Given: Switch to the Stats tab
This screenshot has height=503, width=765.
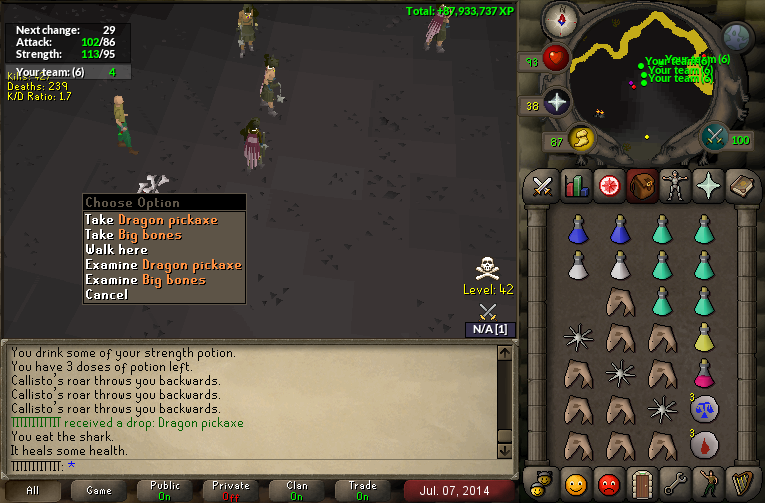Looking at the screenshot, I should (575, 186).
